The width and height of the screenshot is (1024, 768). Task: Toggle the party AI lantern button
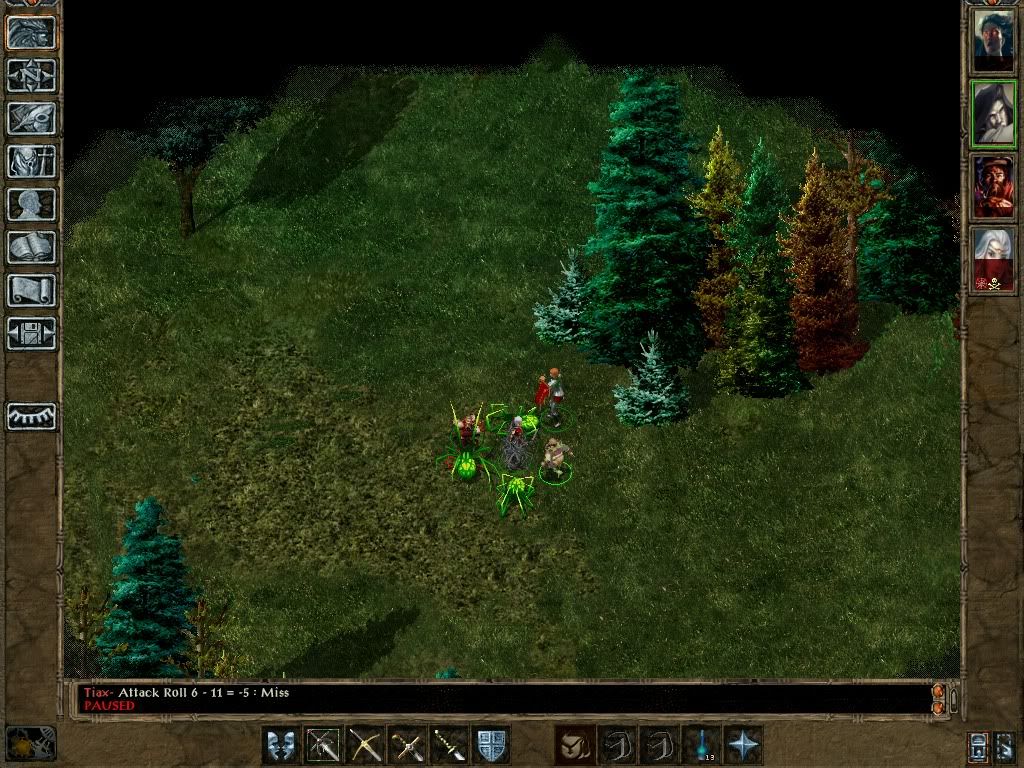click(978, 746)
